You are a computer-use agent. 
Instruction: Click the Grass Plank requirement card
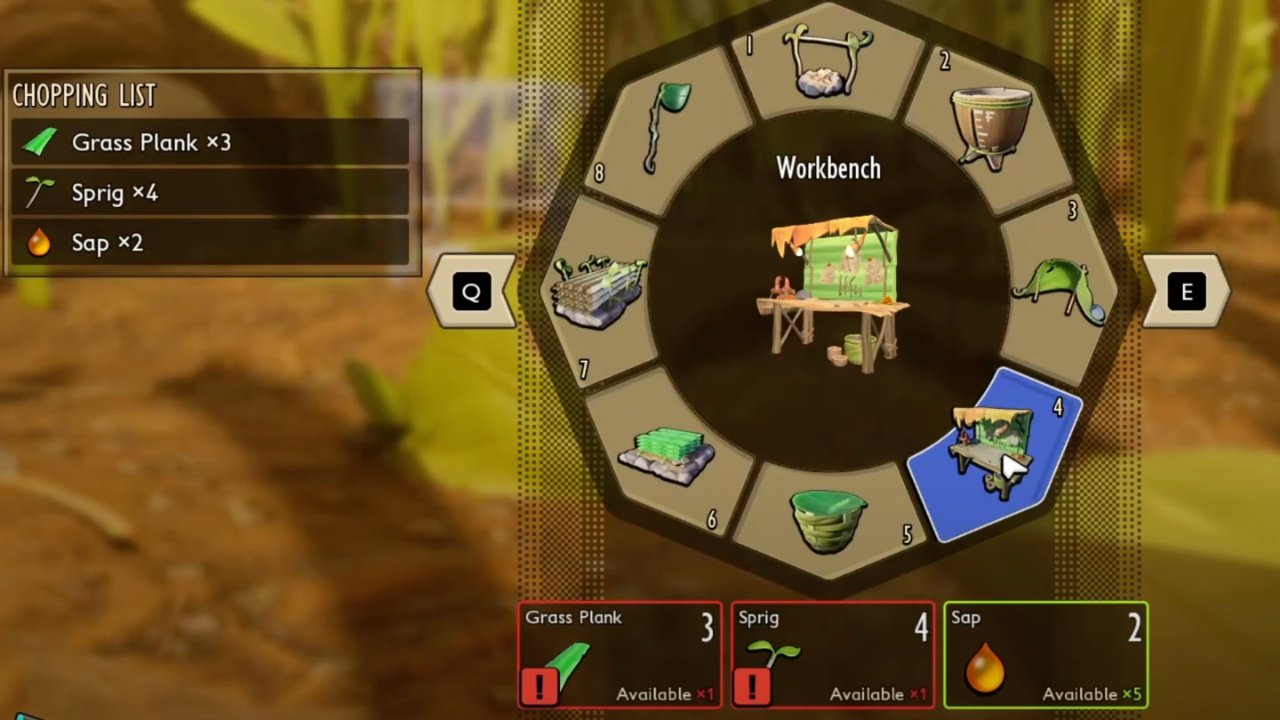pyautogui.click(x=620, y=655)
